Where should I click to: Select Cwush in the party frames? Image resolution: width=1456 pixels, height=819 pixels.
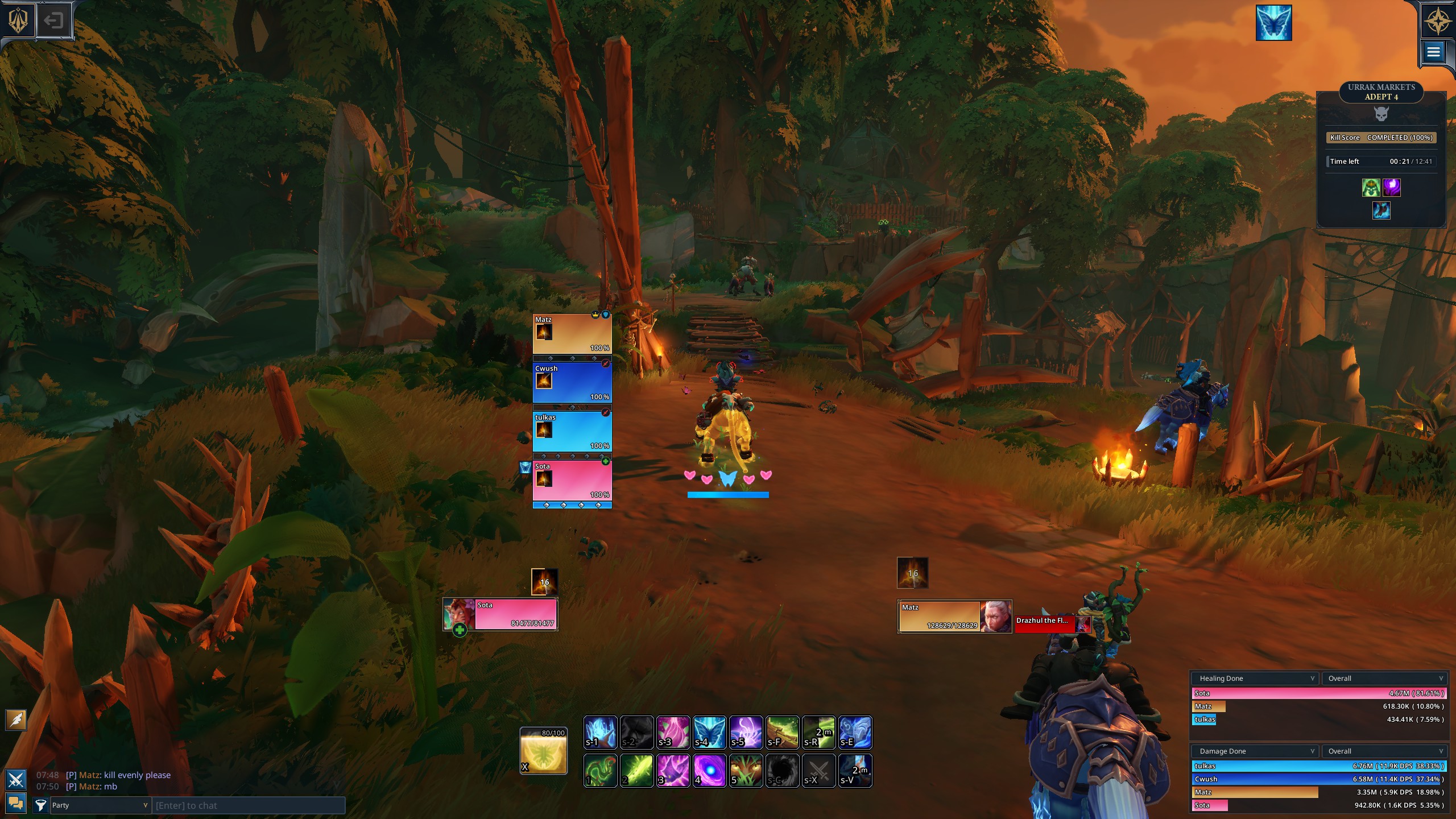[x=572, y=382]
